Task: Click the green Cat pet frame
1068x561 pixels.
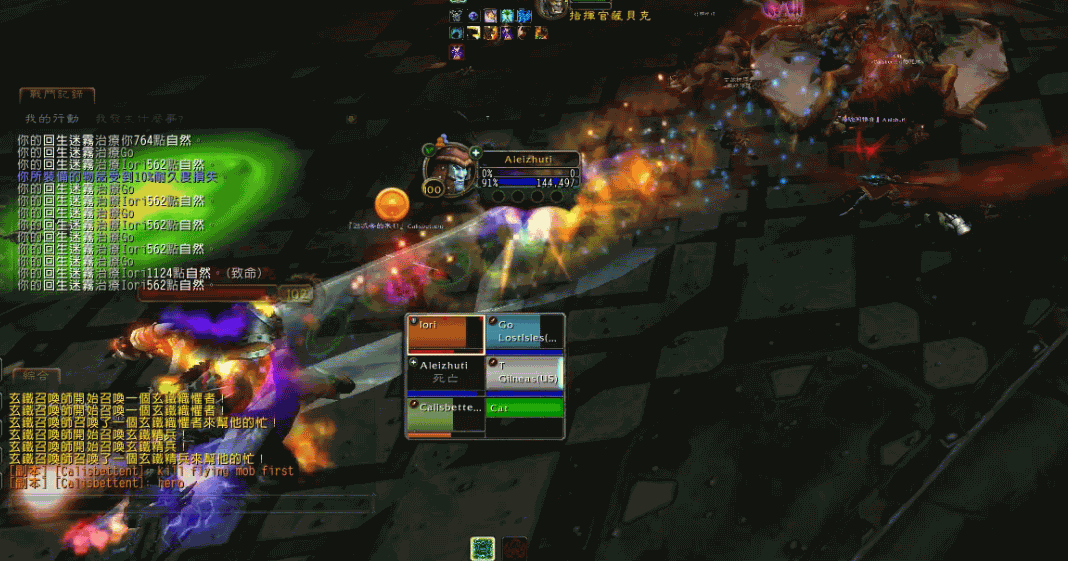Action: point(525,408)
